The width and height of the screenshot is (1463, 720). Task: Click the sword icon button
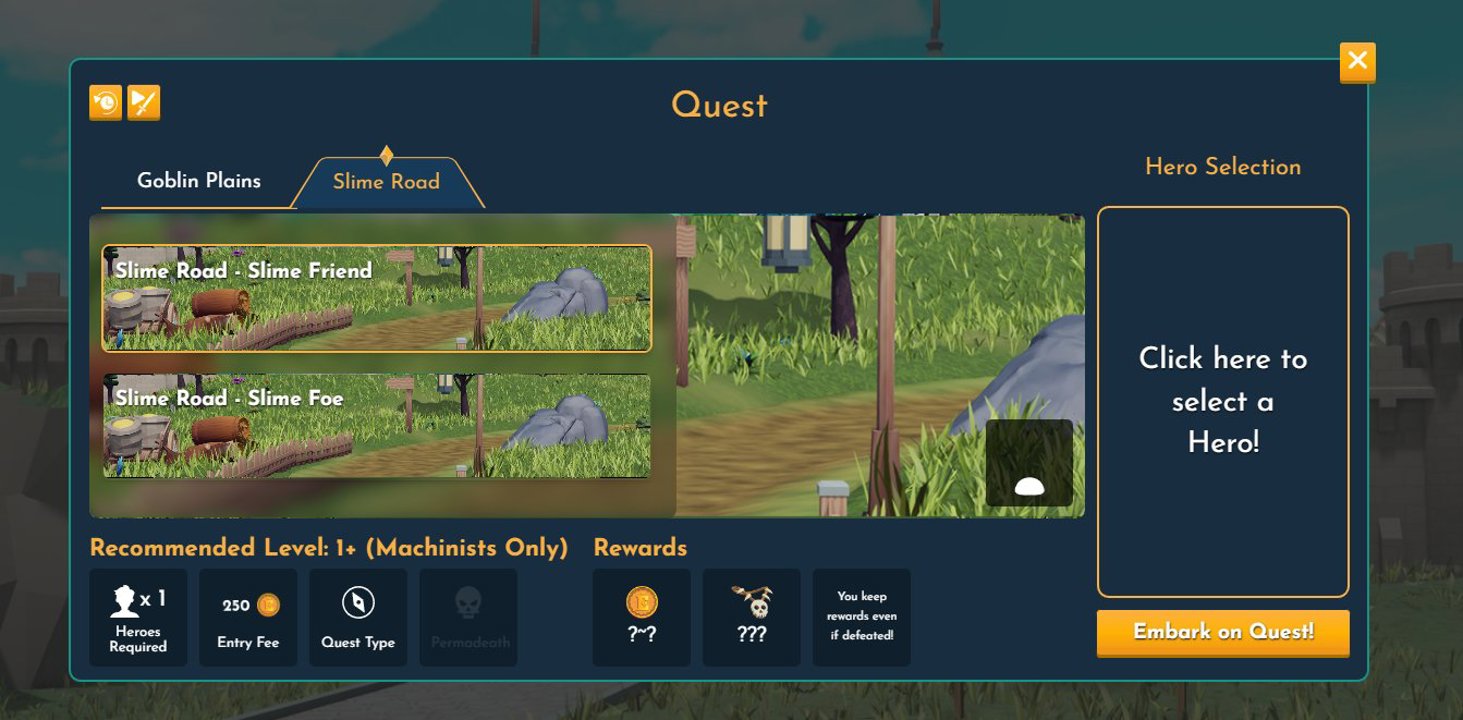144,103
